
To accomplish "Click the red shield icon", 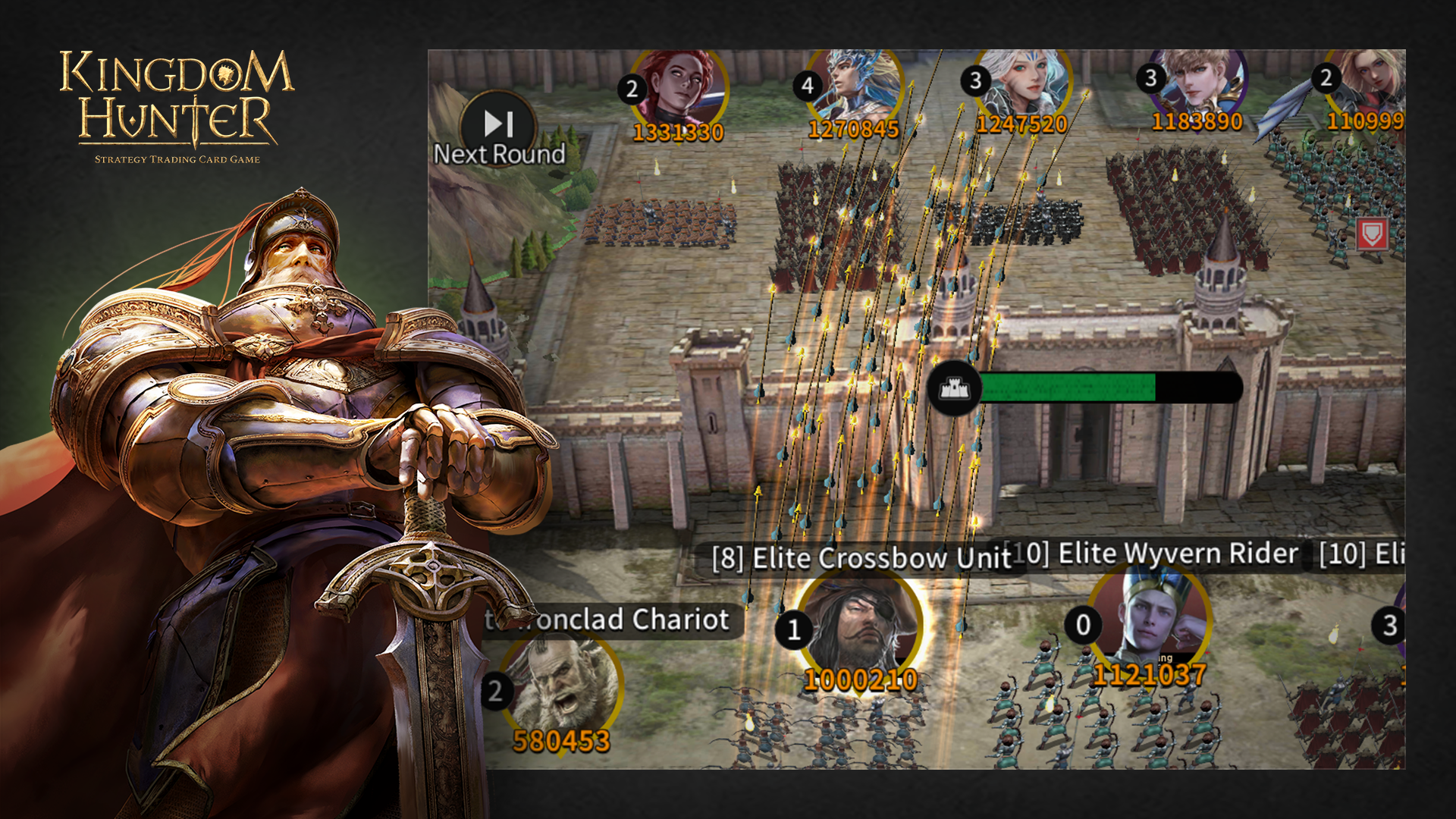I will 1372,234.
